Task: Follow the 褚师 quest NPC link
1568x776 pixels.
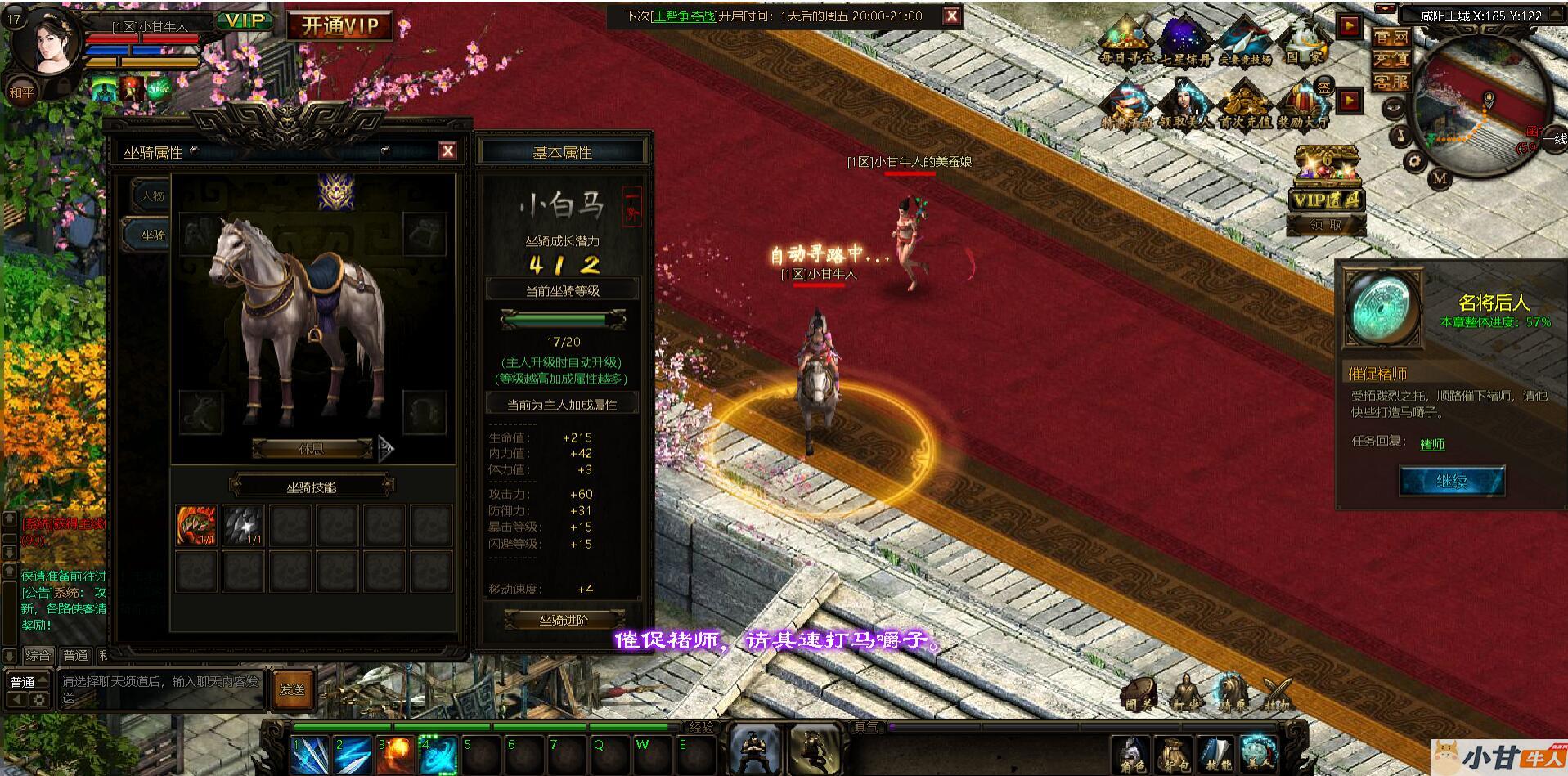Action: click(x=1432, y=444)
